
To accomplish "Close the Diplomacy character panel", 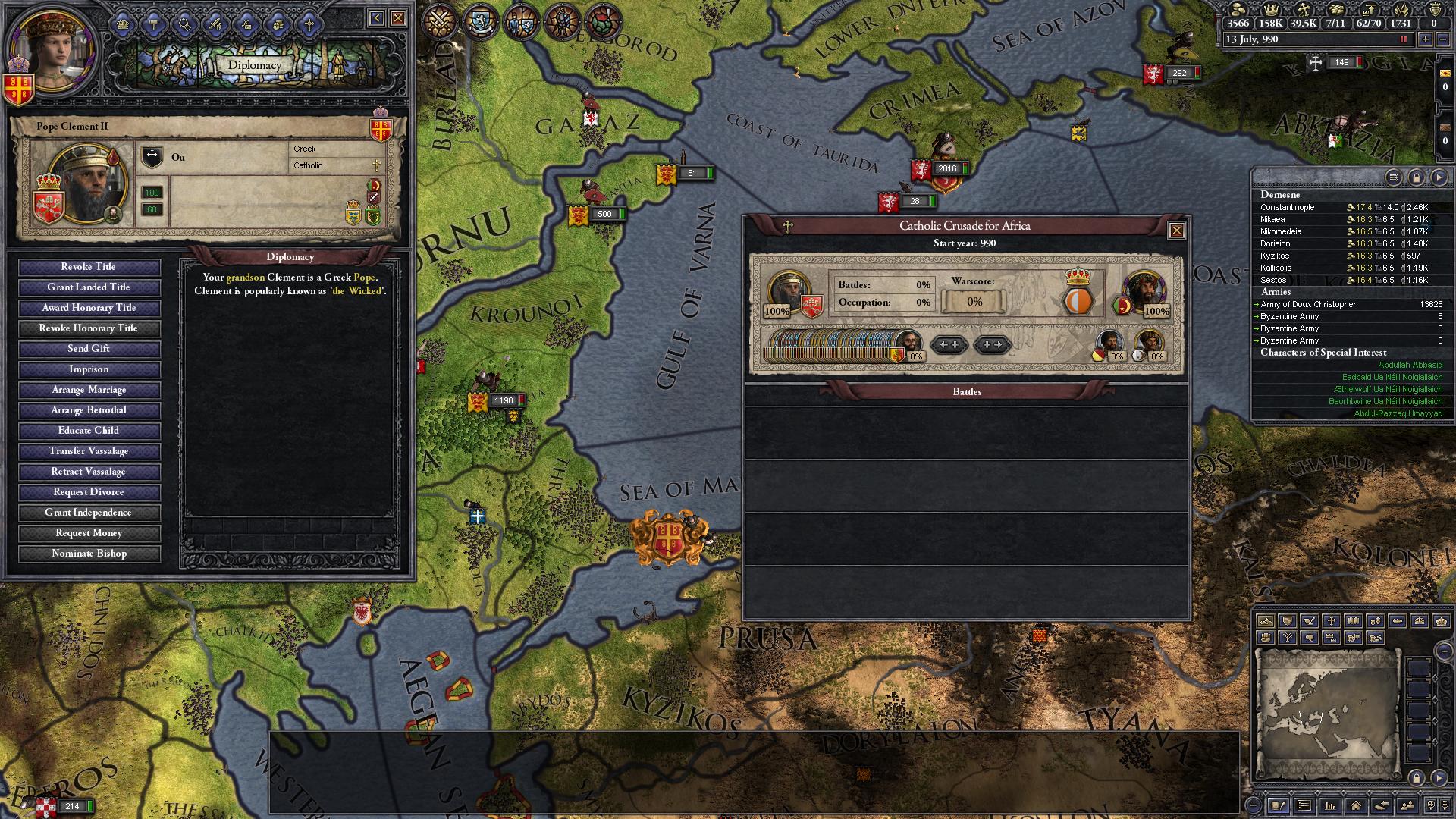I will pyautogui.click(x=398, y=18).
